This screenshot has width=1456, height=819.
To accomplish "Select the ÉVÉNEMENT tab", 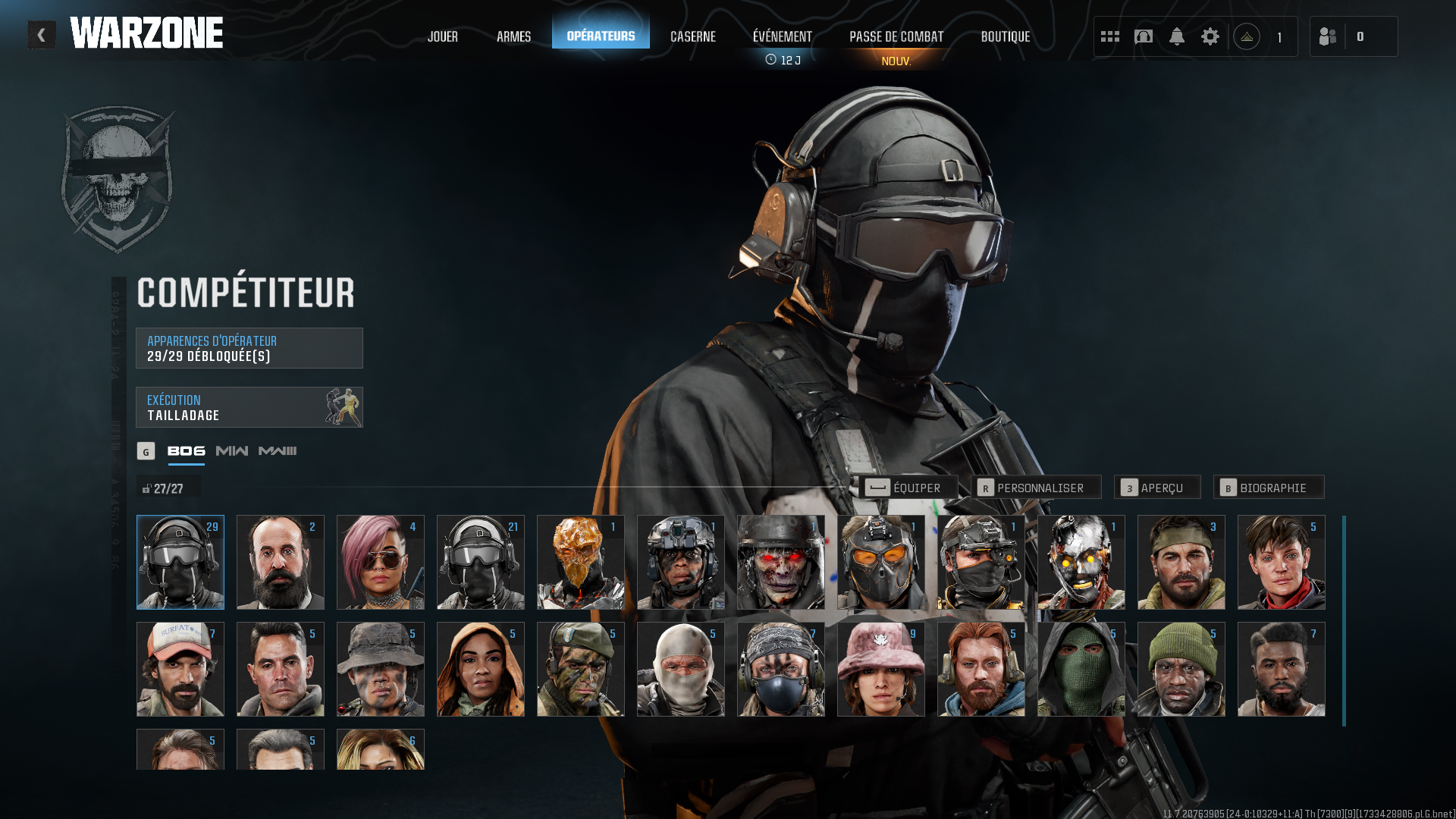I will tap(782, 36).
